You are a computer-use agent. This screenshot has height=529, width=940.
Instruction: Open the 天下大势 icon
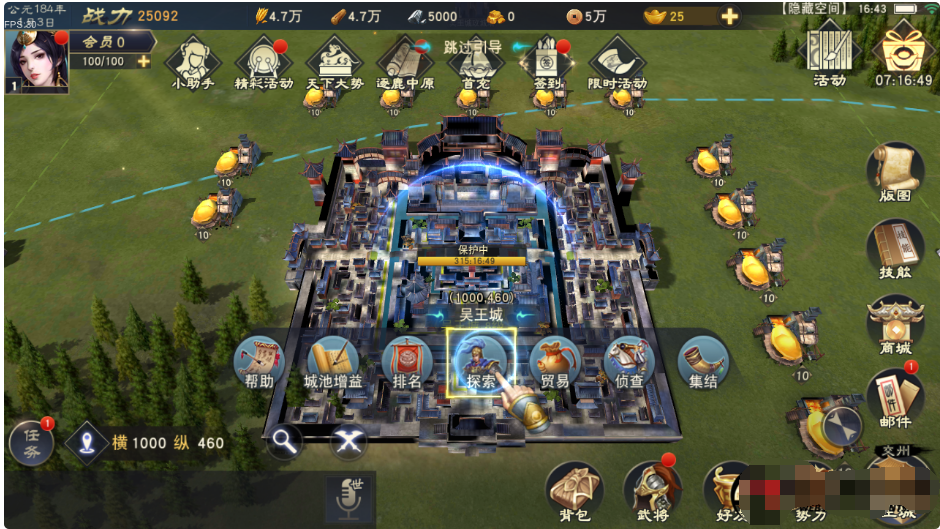(x=334, y=63)
